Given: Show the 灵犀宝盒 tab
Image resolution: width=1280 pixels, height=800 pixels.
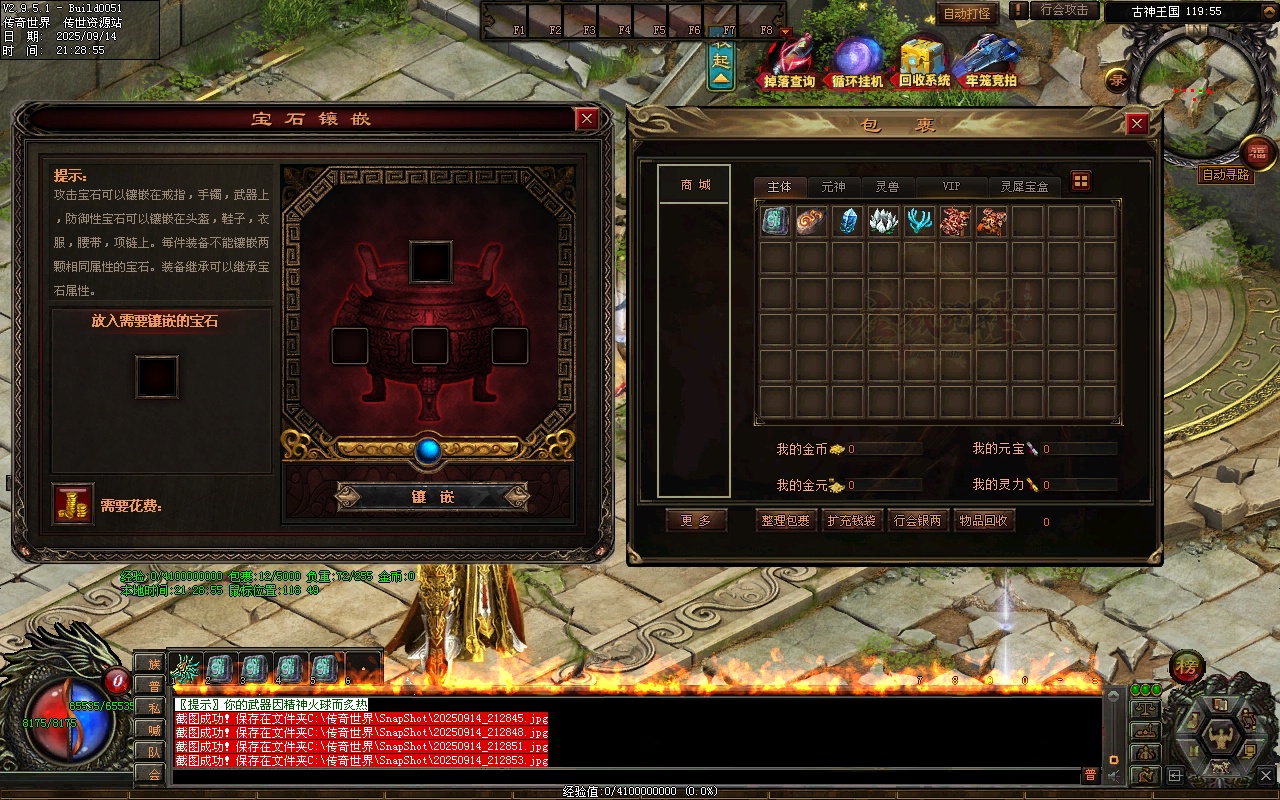Looking at the screenshot, I should coord(1025,187).
